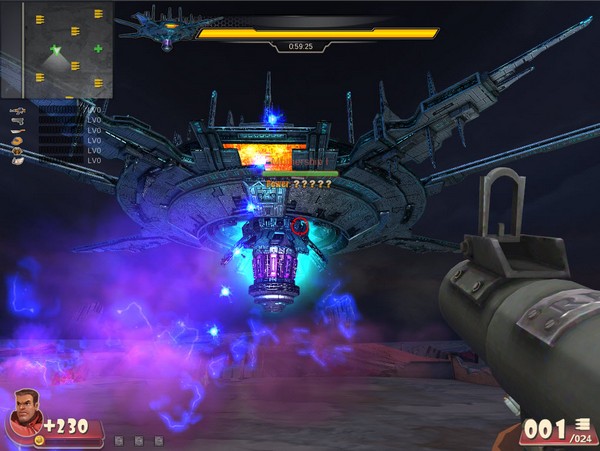The height and width of the screenshot is (451, 600).
Task: Select the blue rifle weapon icon
Action: click(17, 109)
